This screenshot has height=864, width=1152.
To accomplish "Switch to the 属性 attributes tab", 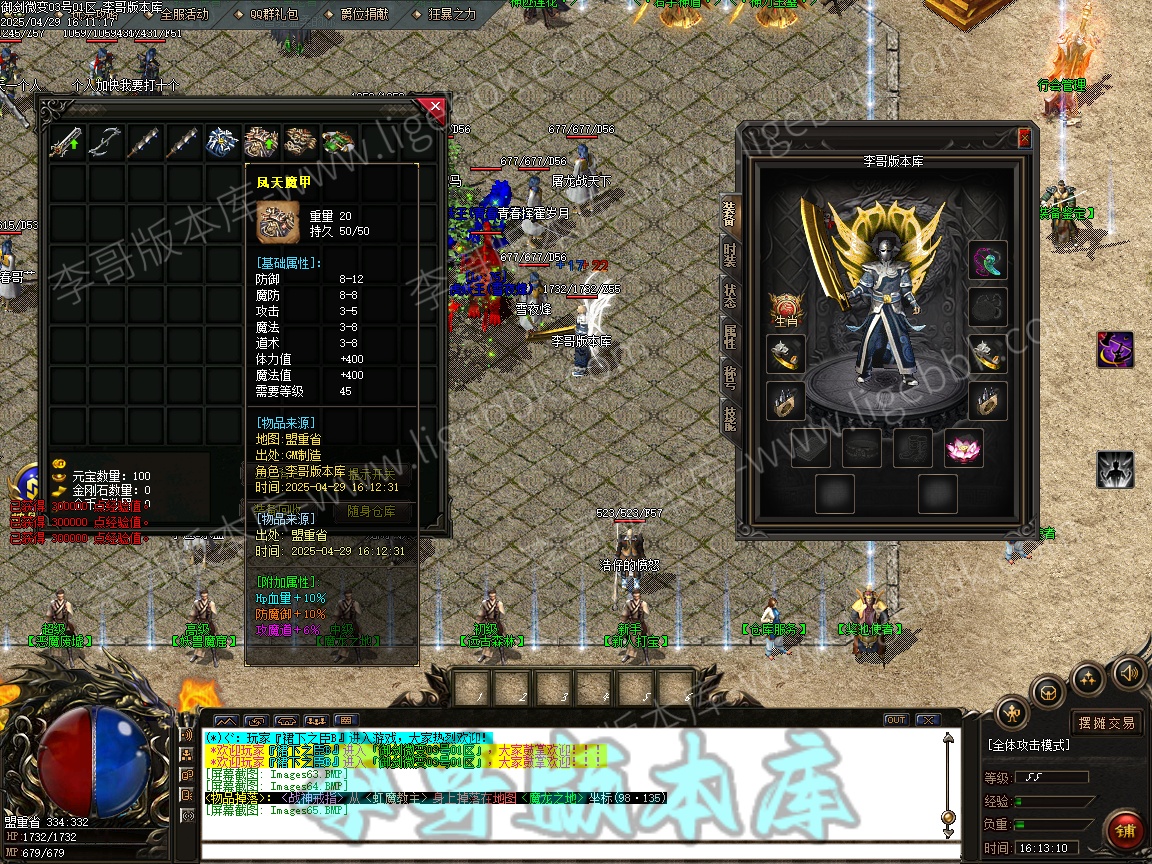I will click(730, 338).
